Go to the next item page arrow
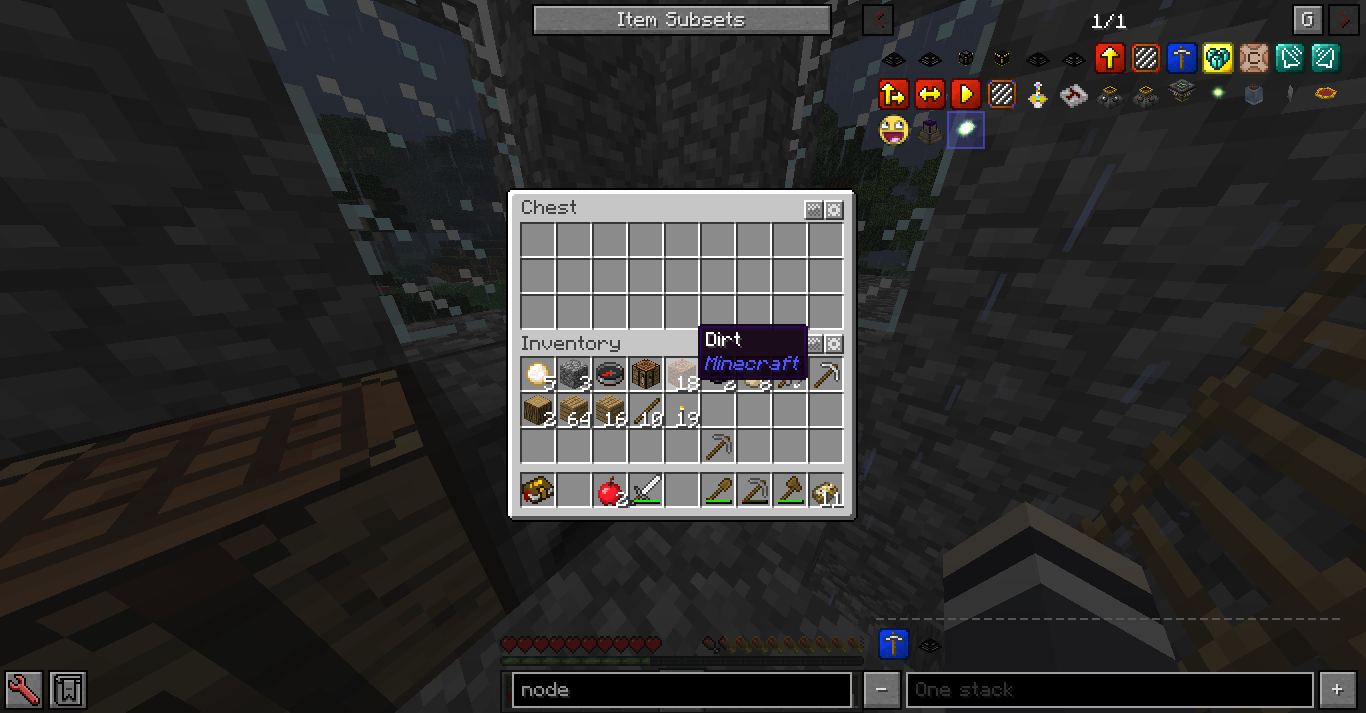Screen dimensions: 1366x713 point(1342,20)
